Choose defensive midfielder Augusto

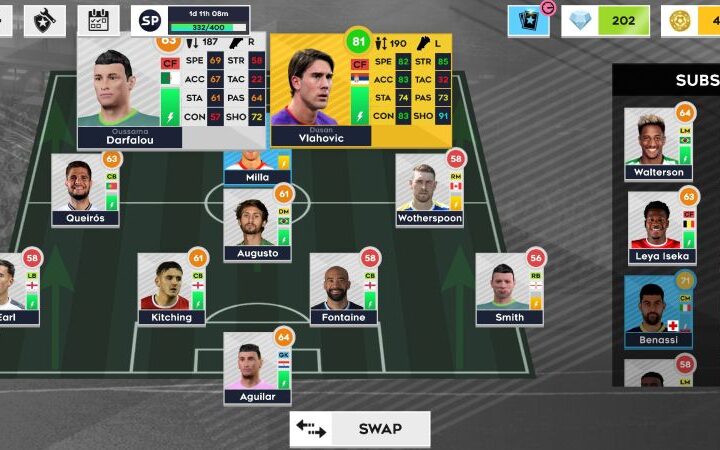257,224
